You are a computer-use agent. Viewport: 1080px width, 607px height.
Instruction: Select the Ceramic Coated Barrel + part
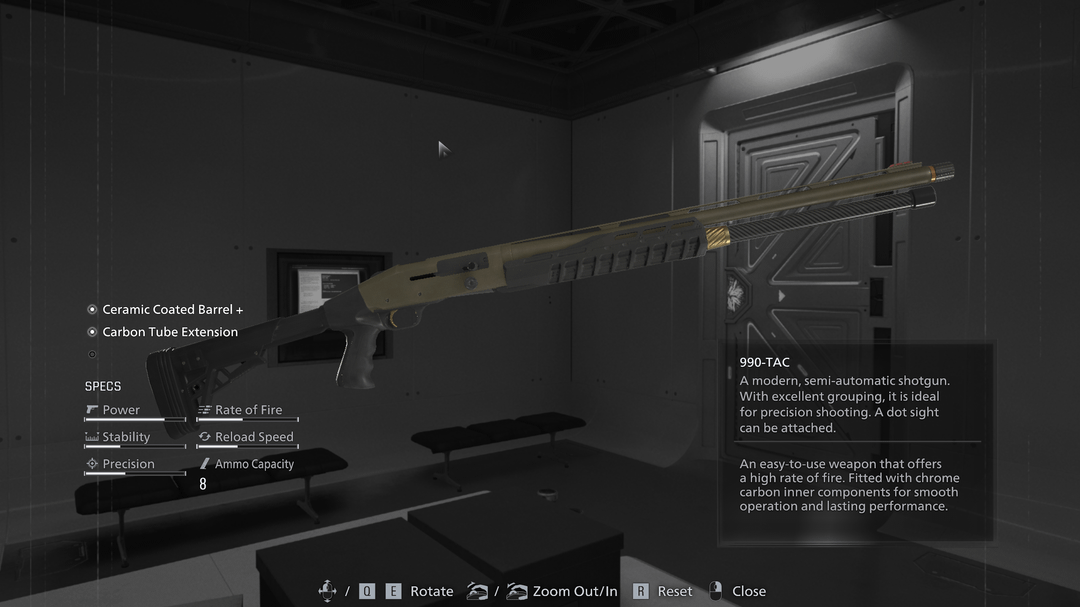[x=172, y=310]
